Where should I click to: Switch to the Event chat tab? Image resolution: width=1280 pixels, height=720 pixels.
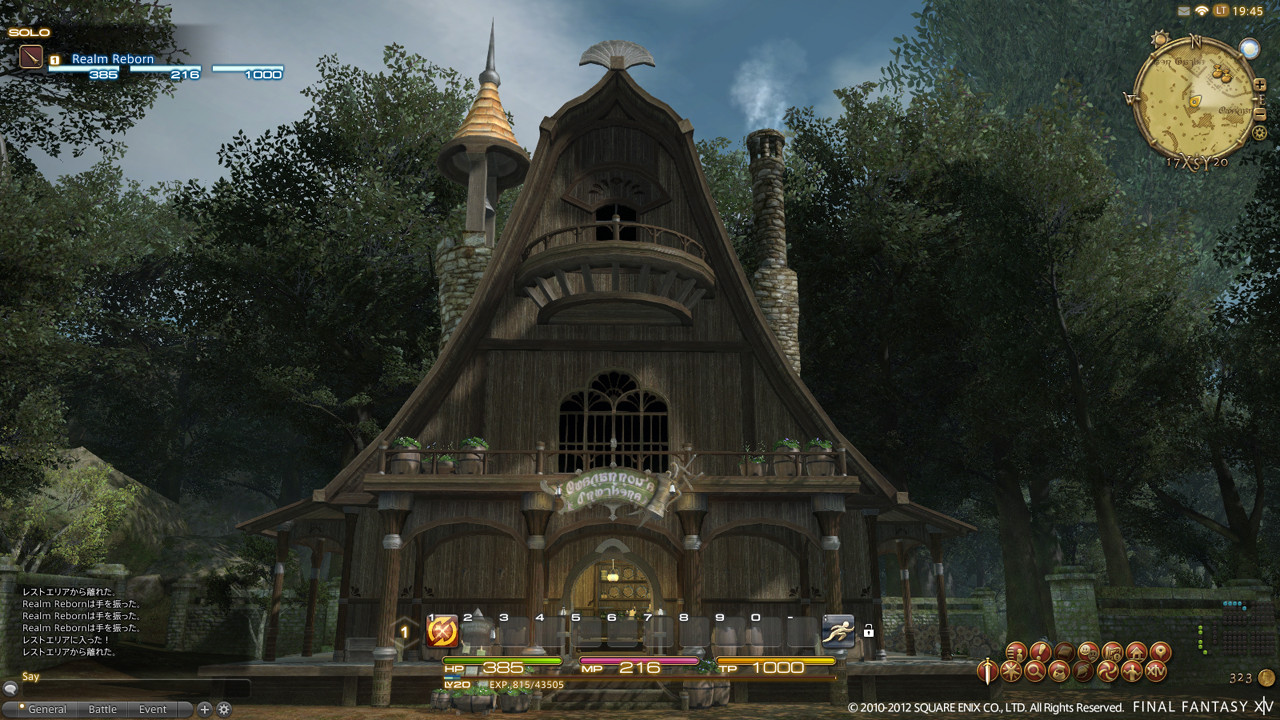153,709
